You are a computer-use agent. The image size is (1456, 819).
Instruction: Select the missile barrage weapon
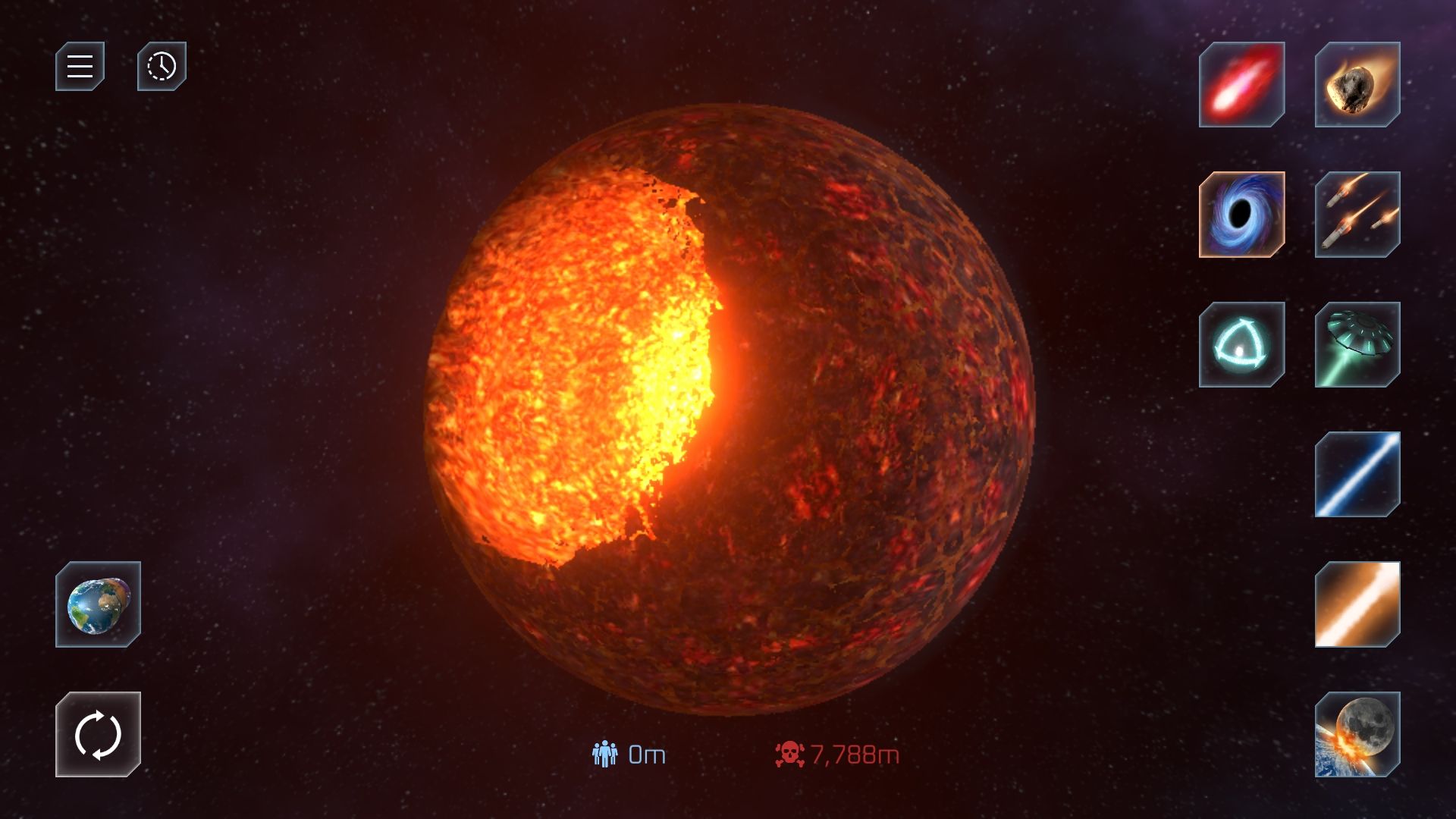coord(1357,215)
